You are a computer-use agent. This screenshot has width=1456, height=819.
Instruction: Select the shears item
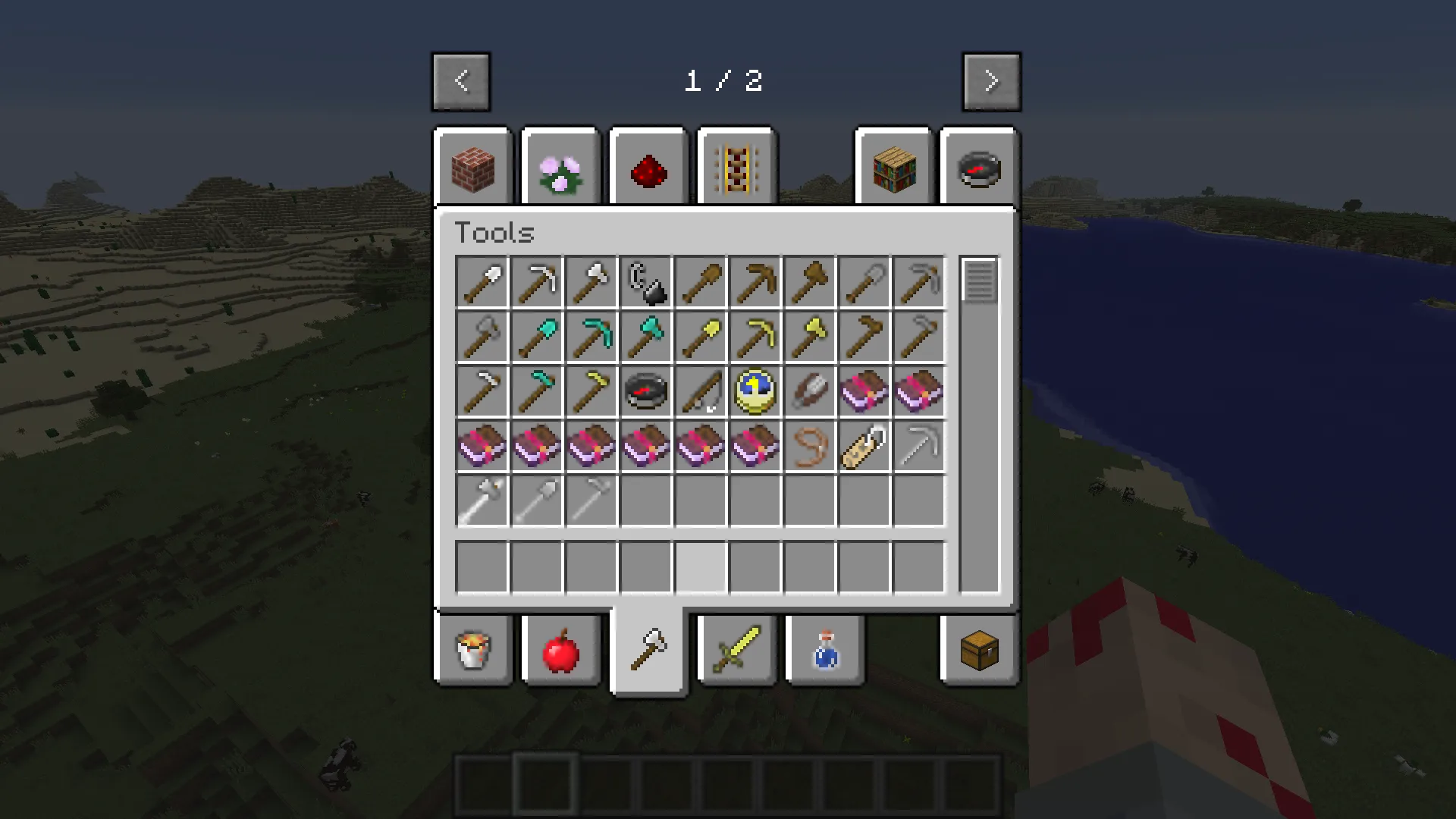(x=810, y=391)
